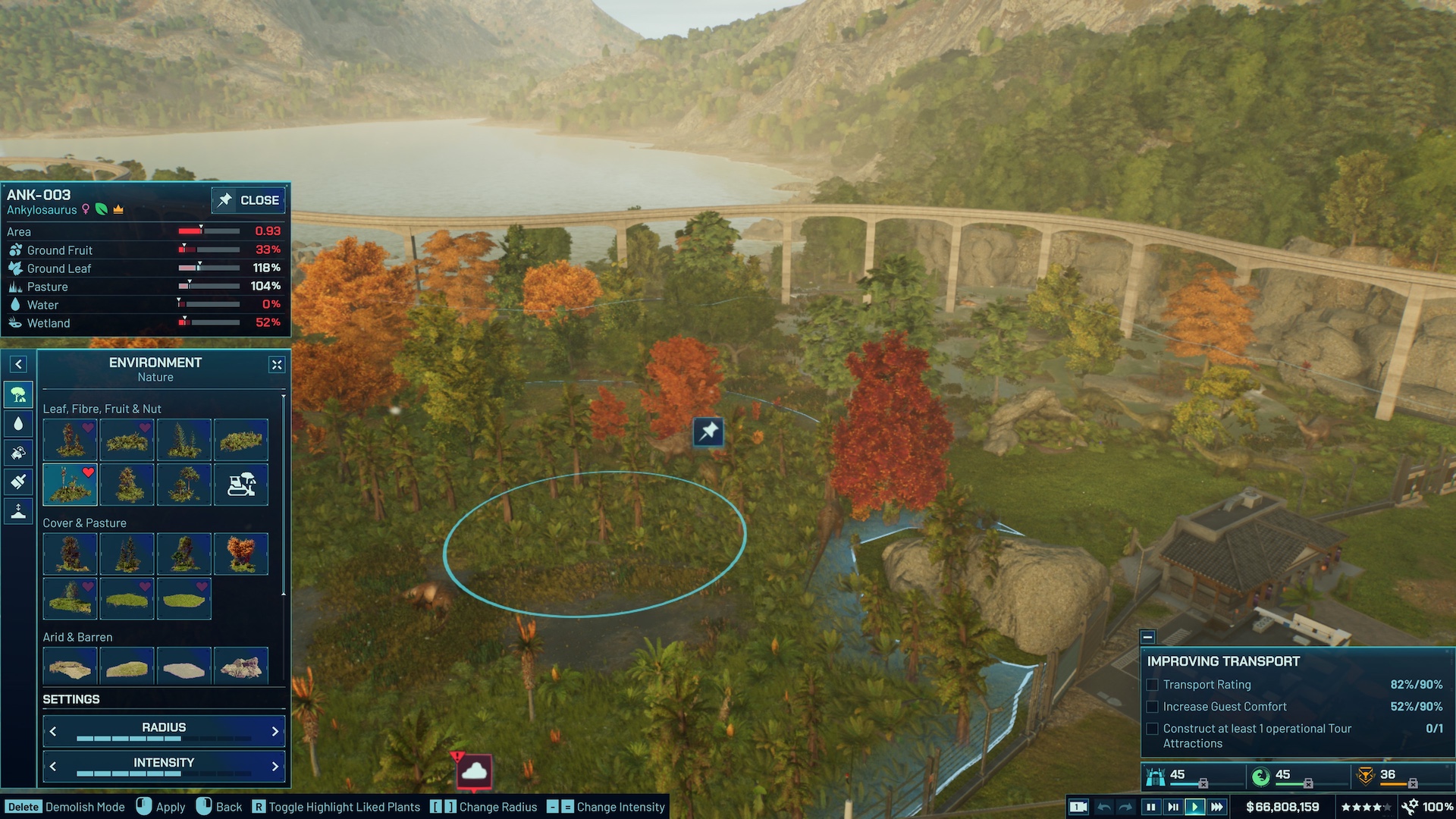1456x819 pixels.
Task: Select the red autumn tree under Cover & Pasture
Action: point(241,554)
